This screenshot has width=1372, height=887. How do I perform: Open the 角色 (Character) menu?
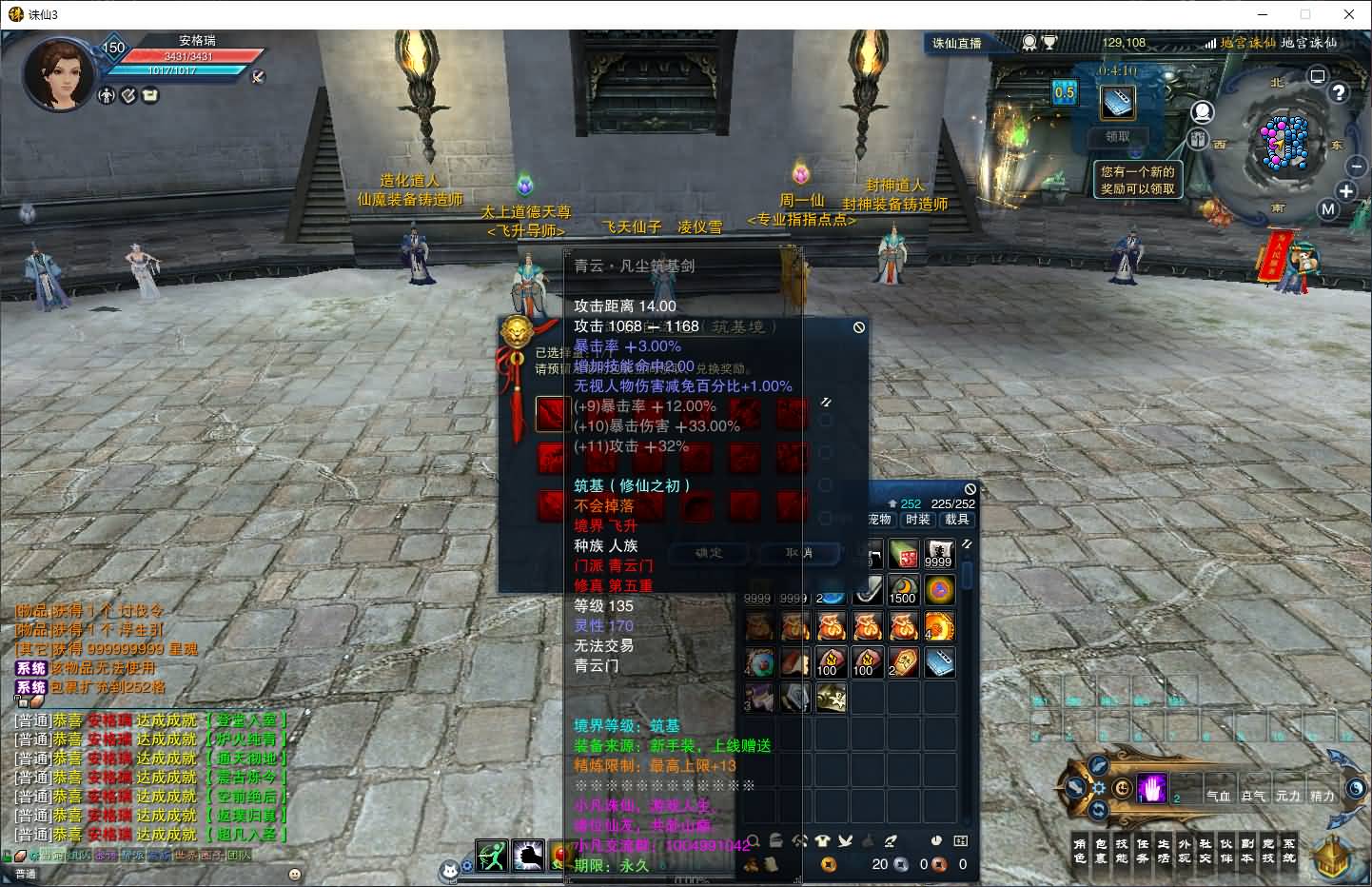pos(1079,851)
